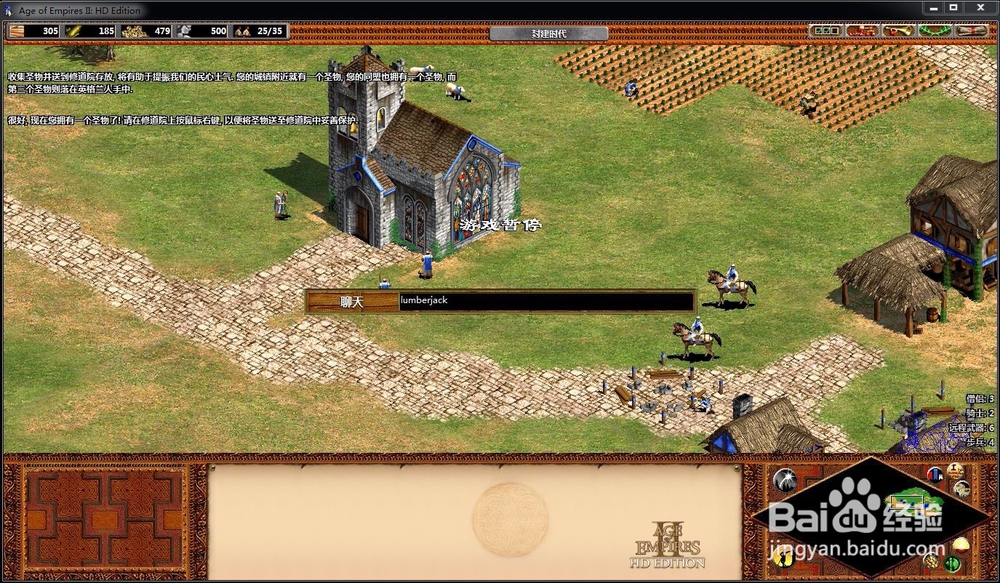The width and height of the screenshot is (1000, 583).
Task: Toggle the statistics bar chart button
Action: (x=935, y=473)
